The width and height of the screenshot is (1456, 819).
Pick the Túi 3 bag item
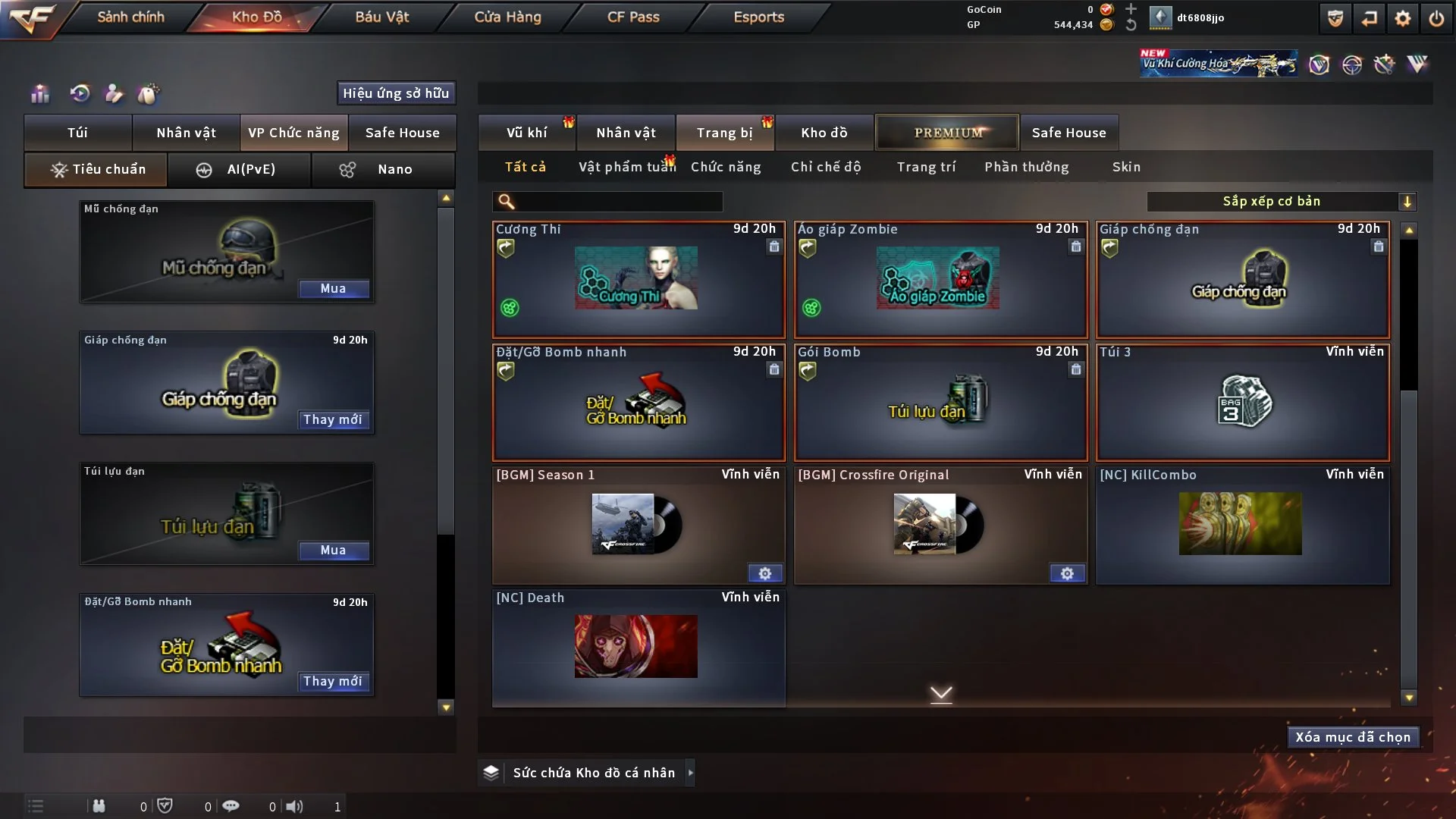[1242, 402]
